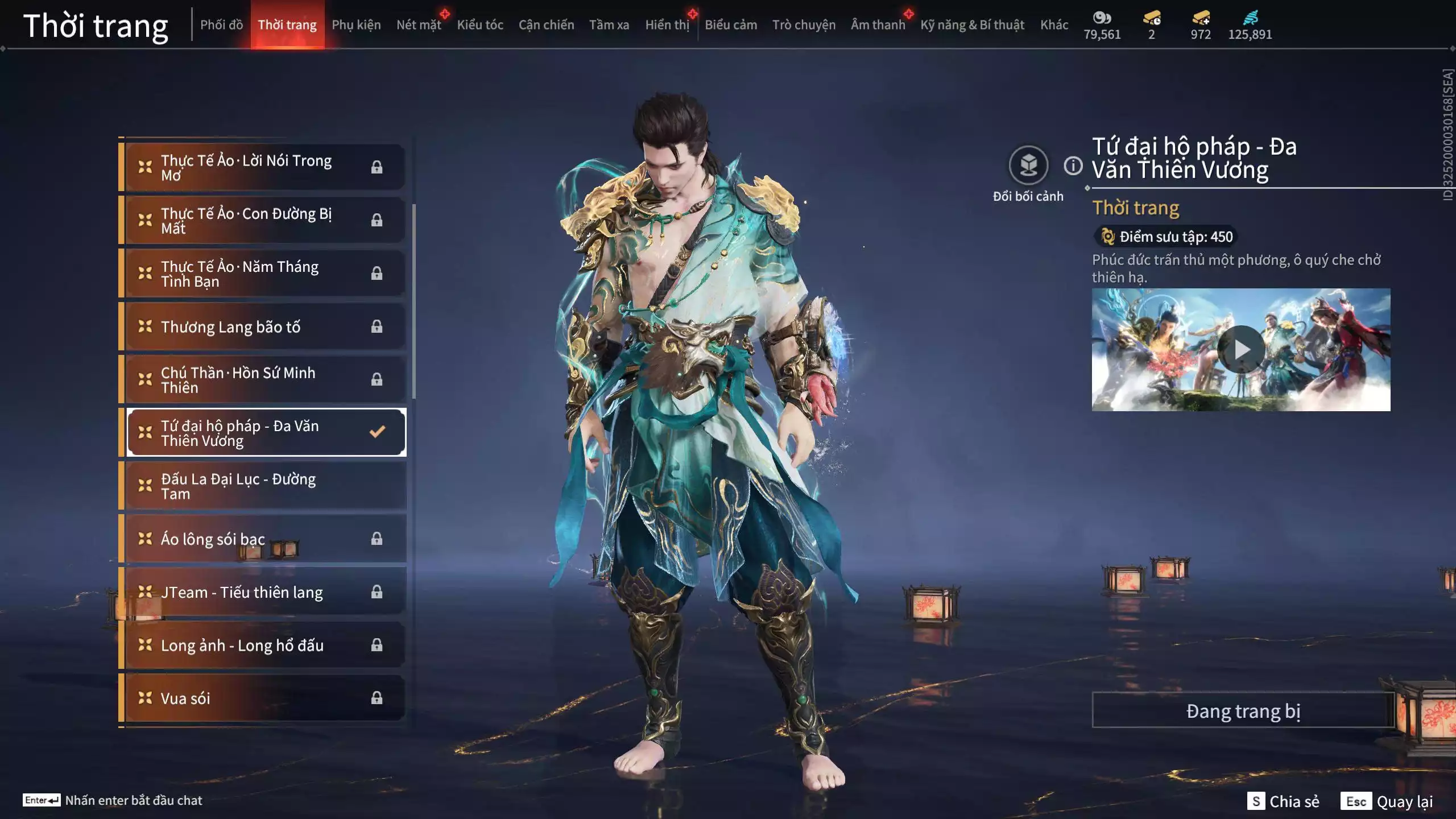Open the outfit info icon
The width and height of the screenshot is (1456, 819).
pyautogui.click(x=1073, y=166)
